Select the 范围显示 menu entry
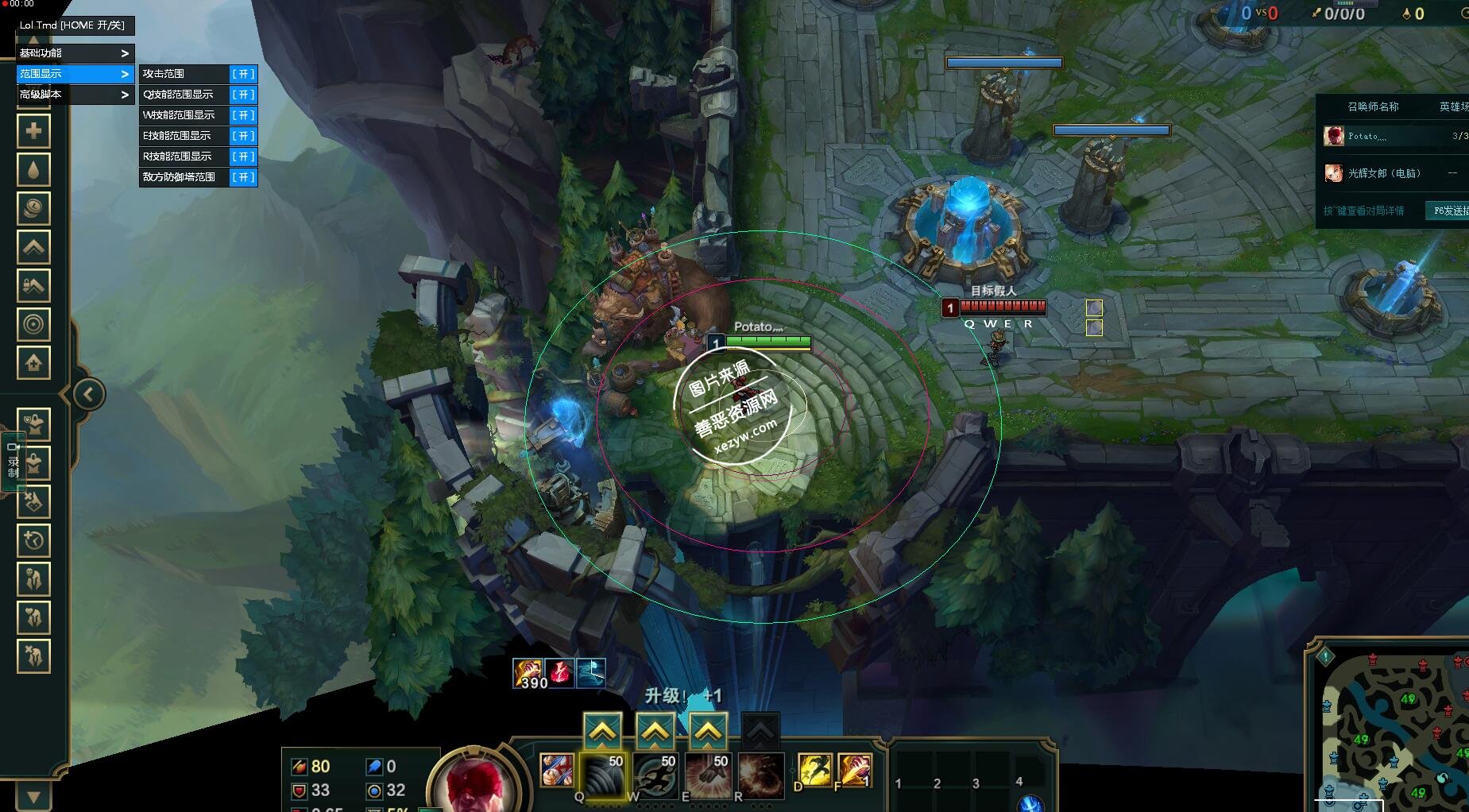1469x812 pixels. point(75,74)
